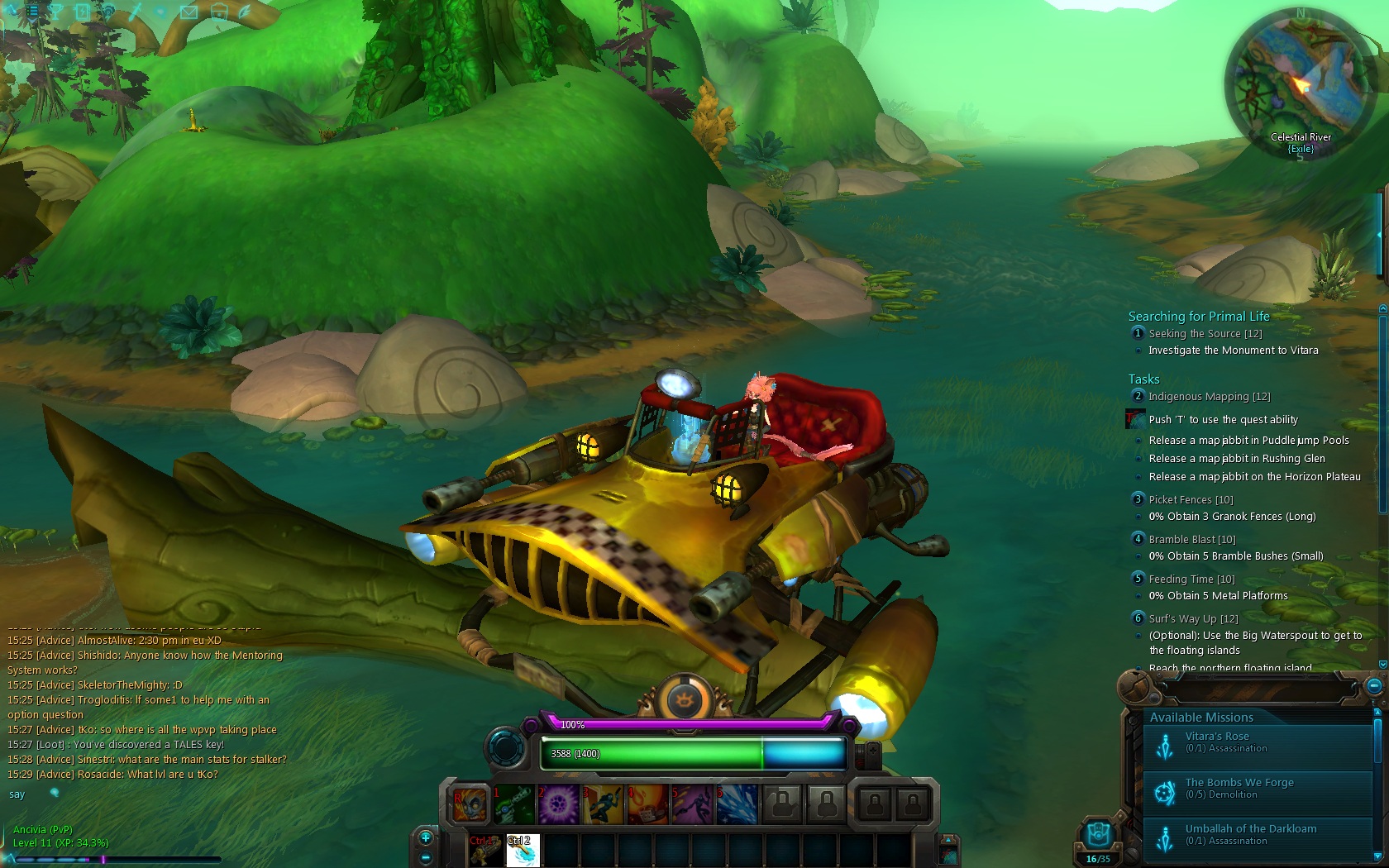Screen dimensions: 1389x868
Task: Toggle tracking for quest 3, Picket Fences
Action: pos(1138,499)
